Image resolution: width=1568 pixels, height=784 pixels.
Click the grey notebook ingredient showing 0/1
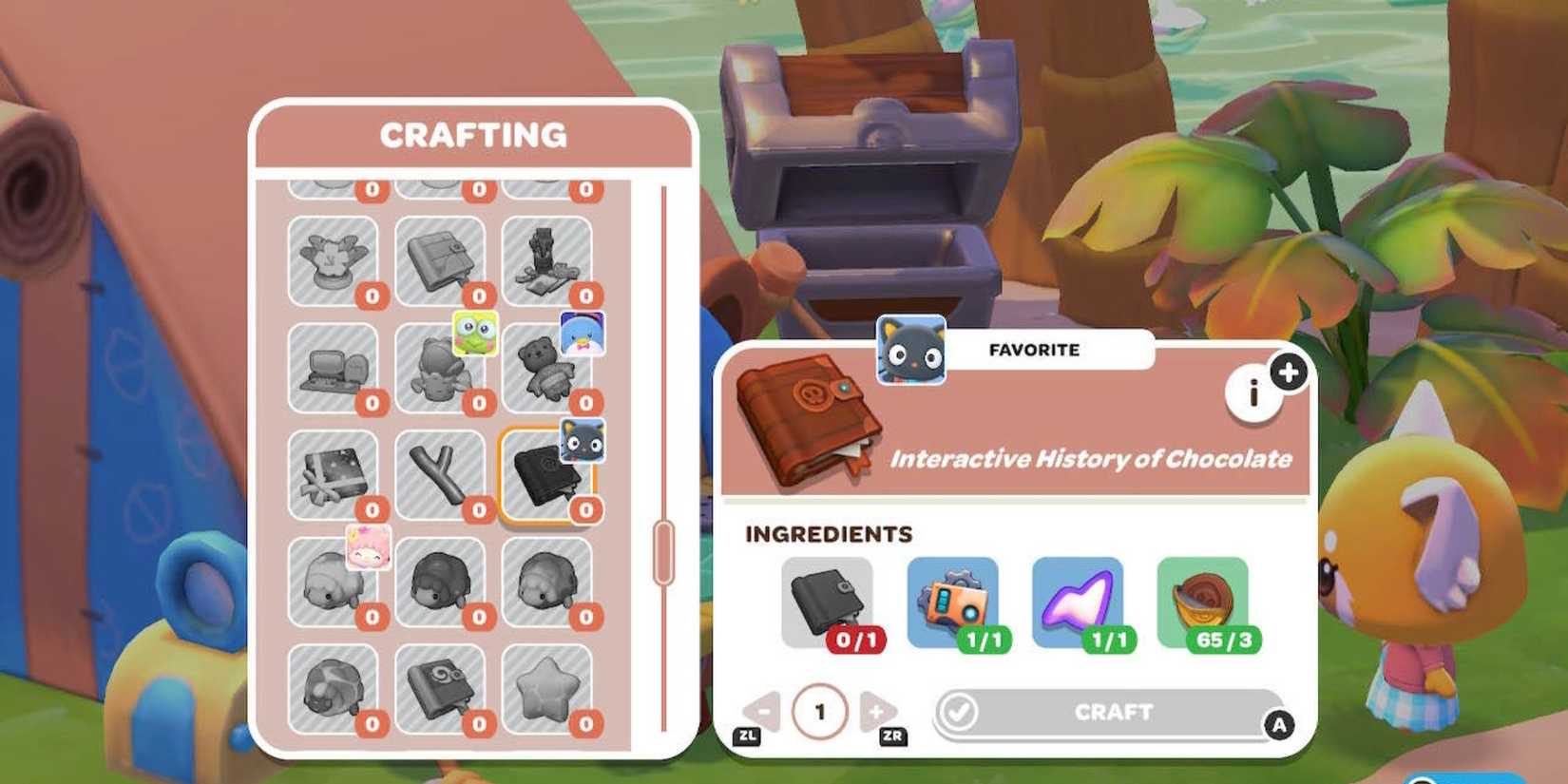coord(829,599)
